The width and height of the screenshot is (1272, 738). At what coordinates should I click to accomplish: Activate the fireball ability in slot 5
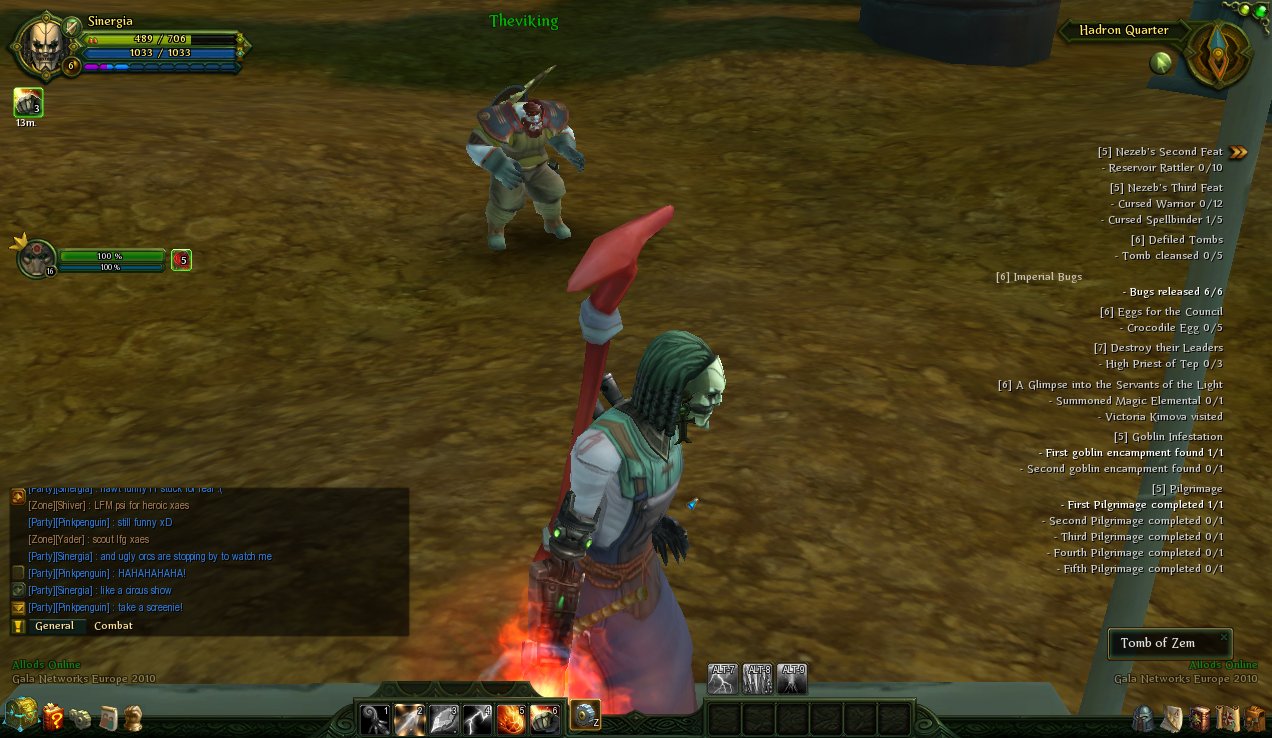point(511,719)
